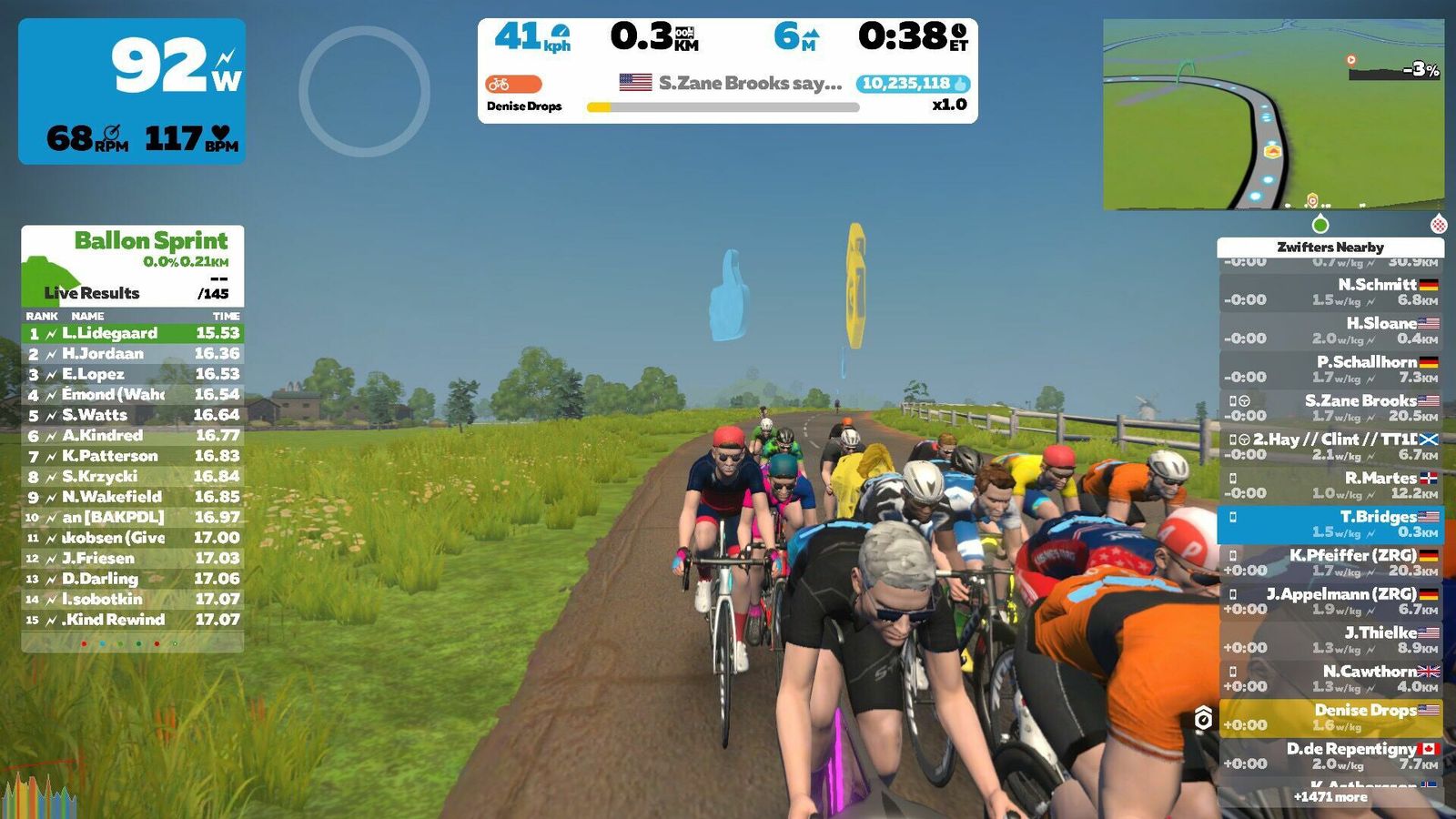Screen dimensions: 1456x819
Task: Select L.Lidegaard's first-place sprint result
Action: click(133, 333)
